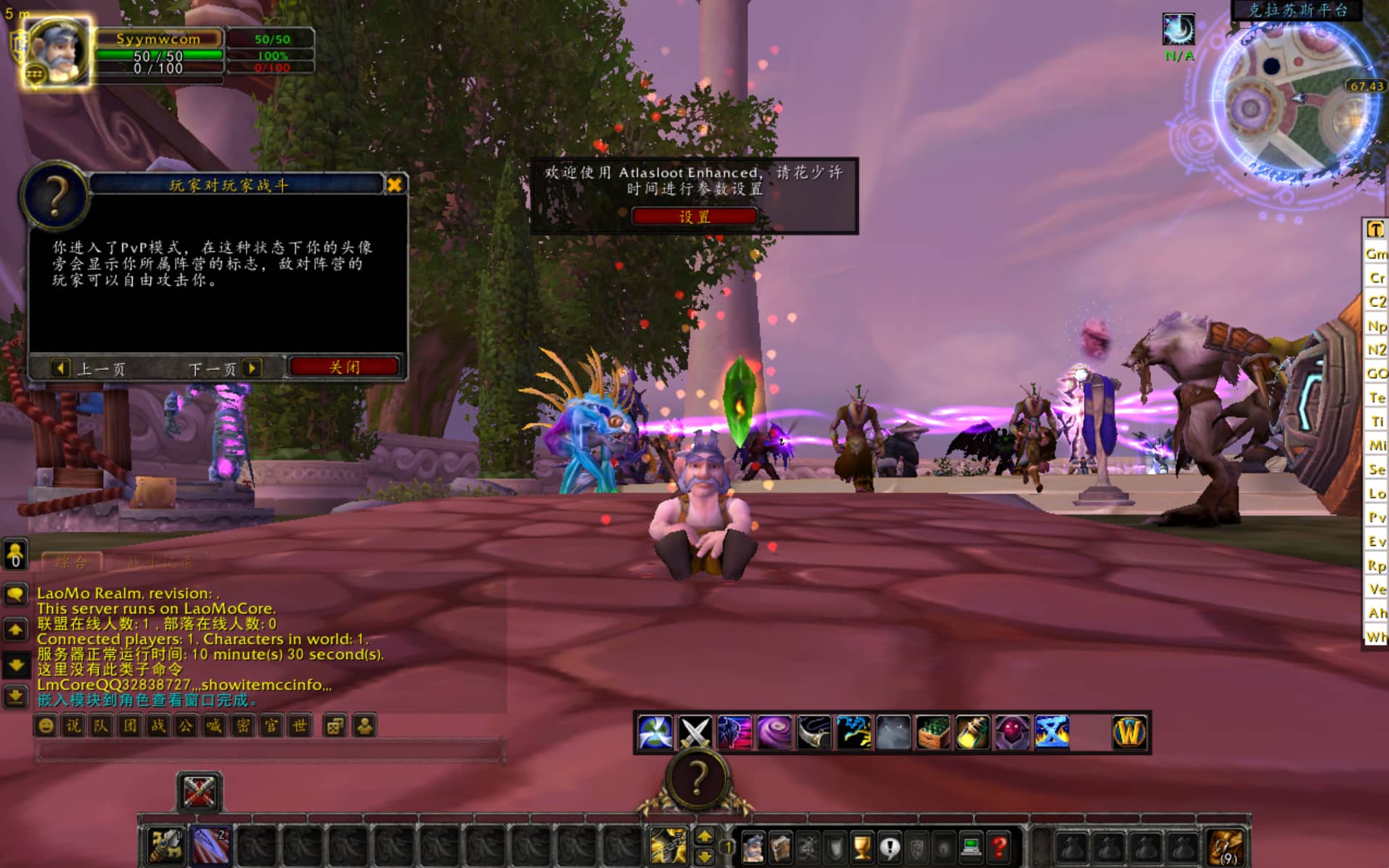Choose the 说 say channel button
Screen dimensions: 1389x868
pyautogui.click(x=73, y=726)
